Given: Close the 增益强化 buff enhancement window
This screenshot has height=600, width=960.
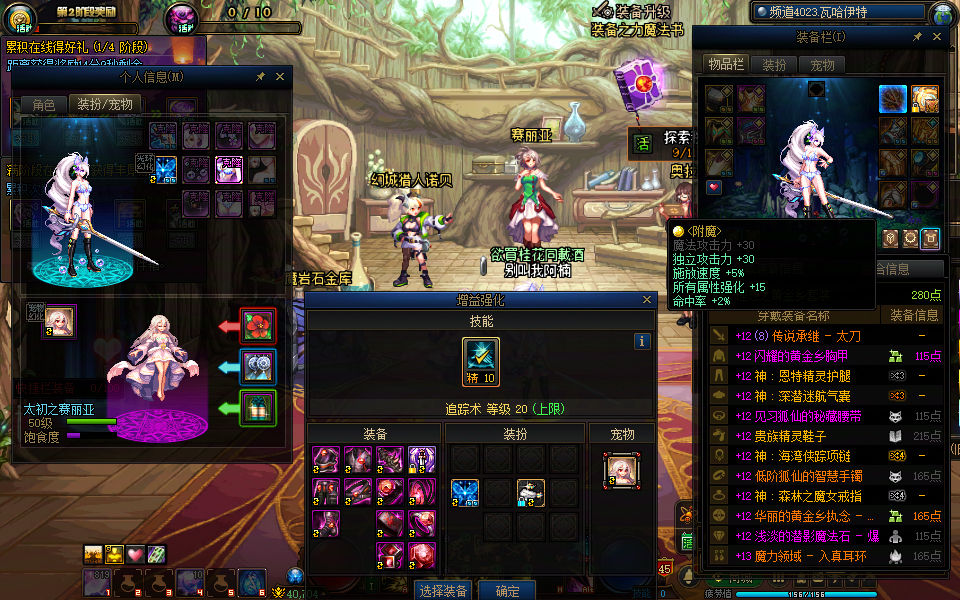Looking at the screenshot, I should [648, 299].
